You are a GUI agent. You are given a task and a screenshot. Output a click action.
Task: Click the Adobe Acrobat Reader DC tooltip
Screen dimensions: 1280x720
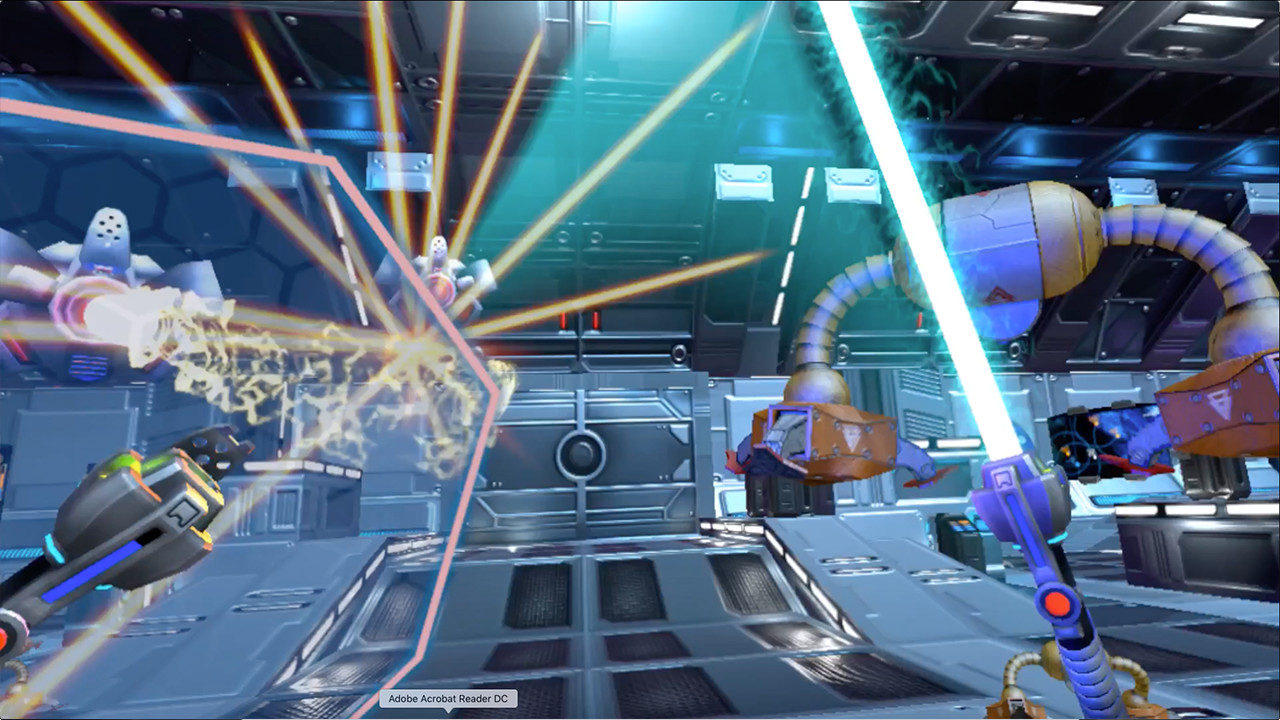click(x=449, y=699)
